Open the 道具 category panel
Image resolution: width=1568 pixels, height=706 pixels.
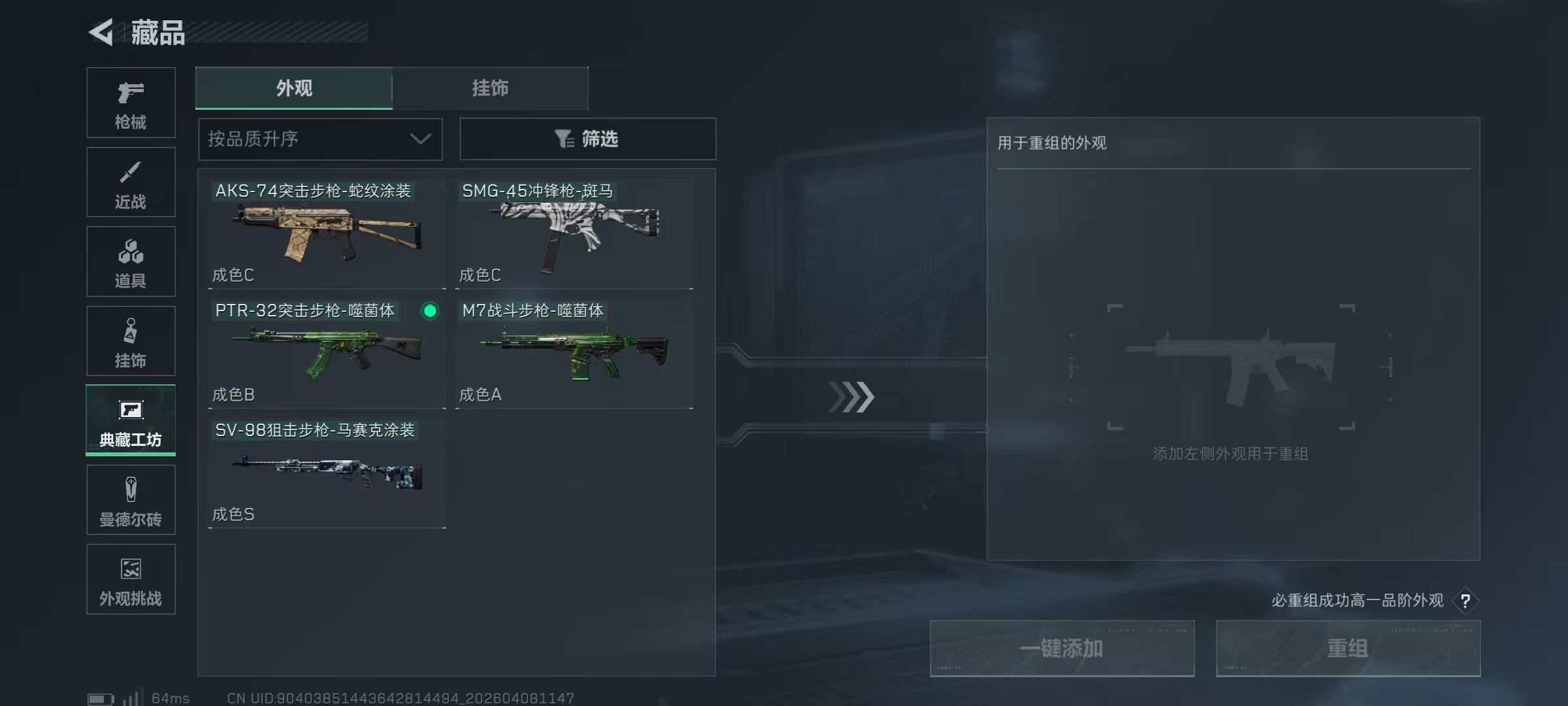coord(131,261)
